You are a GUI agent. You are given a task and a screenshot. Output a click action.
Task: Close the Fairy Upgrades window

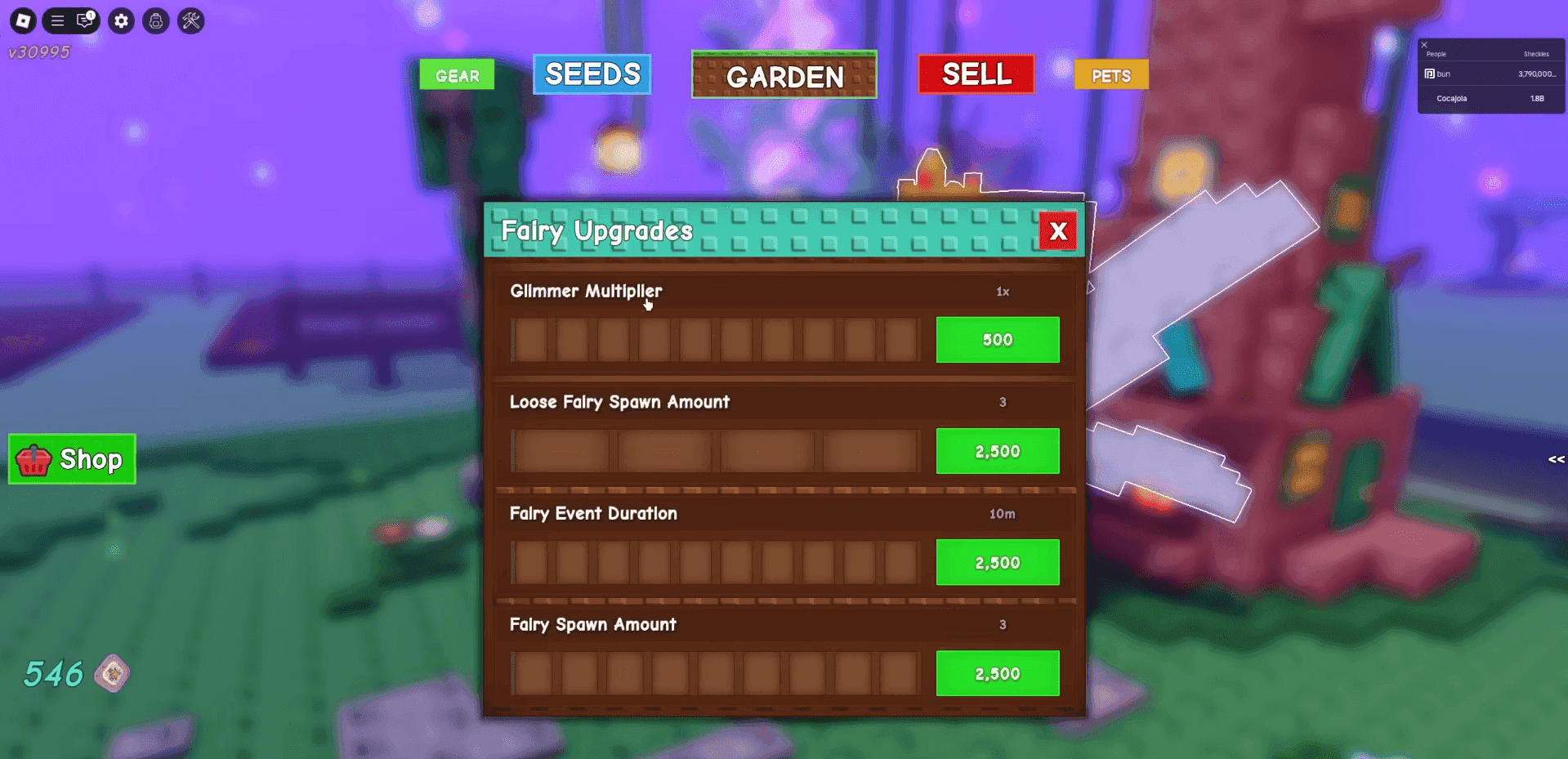tap(1058, 231)
